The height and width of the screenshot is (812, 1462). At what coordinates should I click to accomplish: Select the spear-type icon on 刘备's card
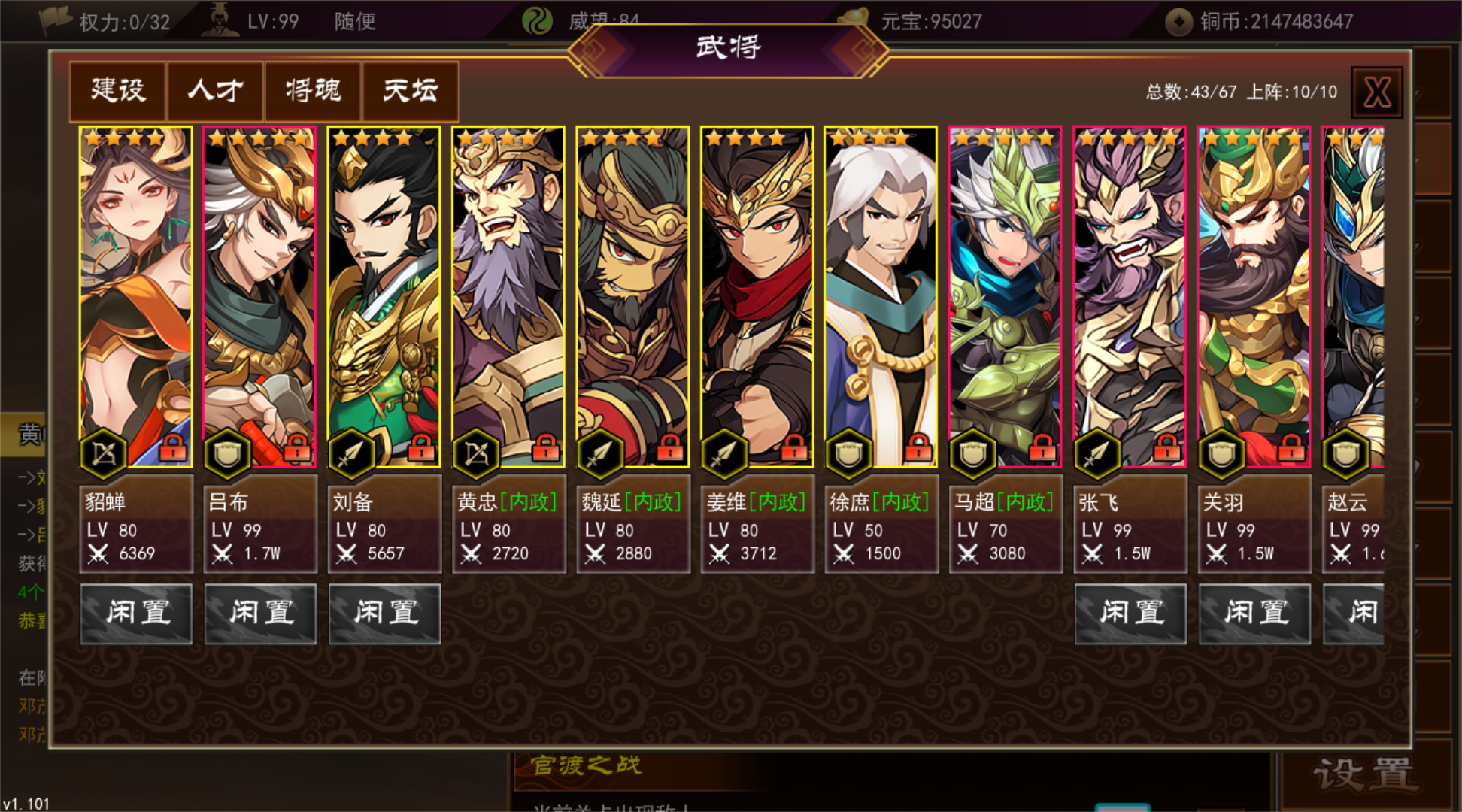(353, 451)
